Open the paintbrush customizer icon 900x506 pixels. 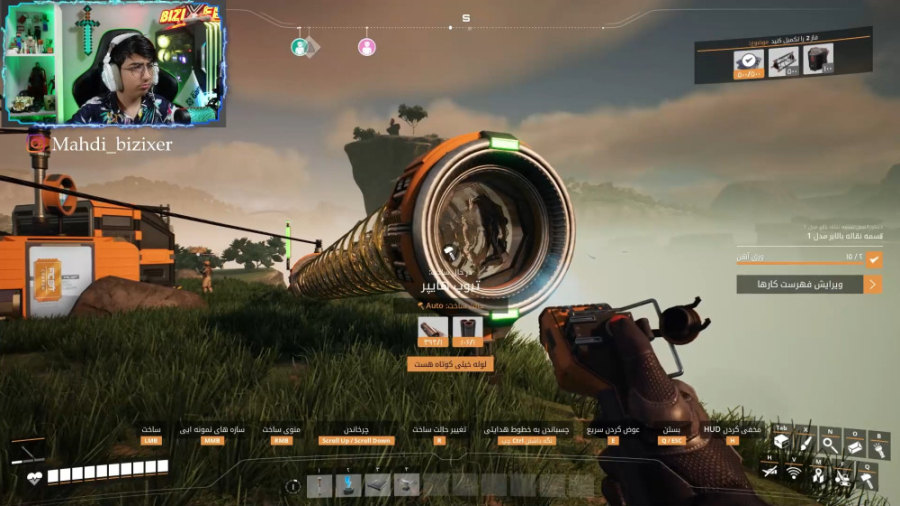pos(806,443)
